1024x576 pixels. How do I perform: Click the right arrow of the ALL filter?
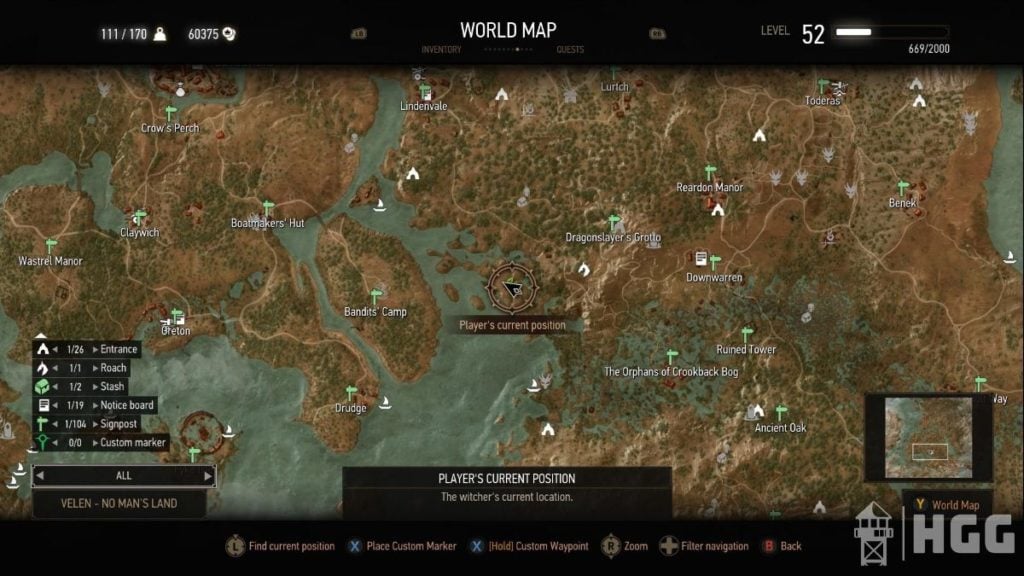[208, 476]
